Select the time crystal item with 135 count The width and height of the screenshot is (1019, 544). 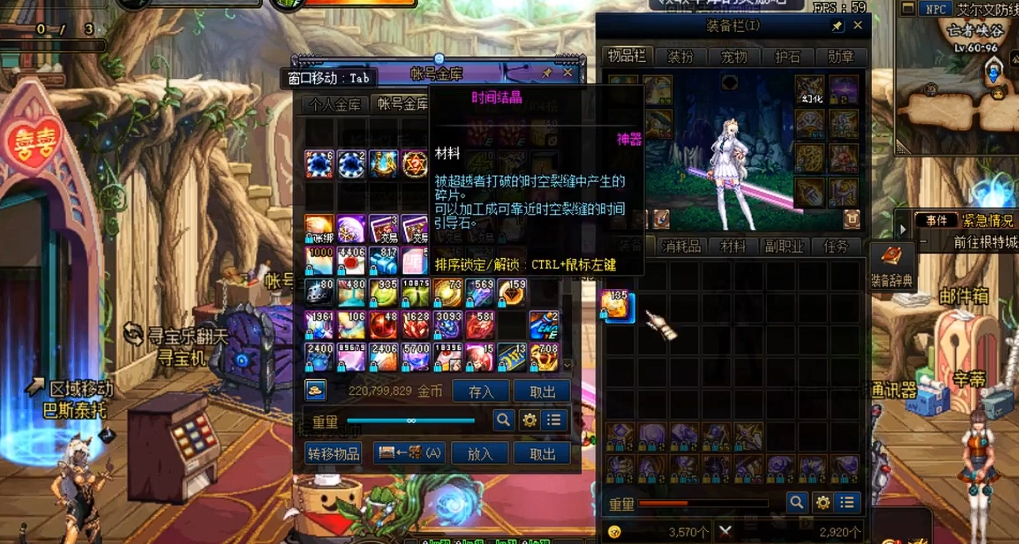coord(618,306)
